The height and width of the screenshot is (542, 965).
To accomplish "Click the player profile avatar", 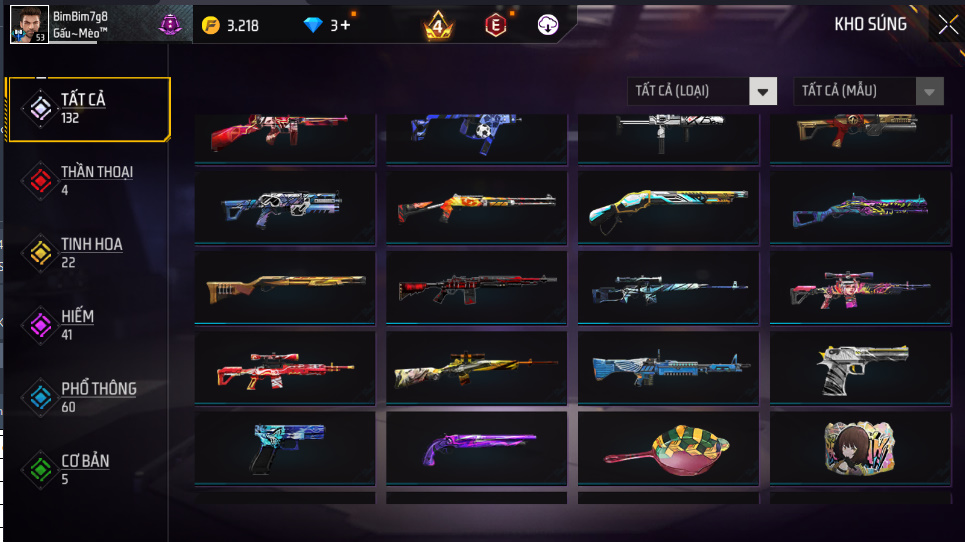I will 29,23.
